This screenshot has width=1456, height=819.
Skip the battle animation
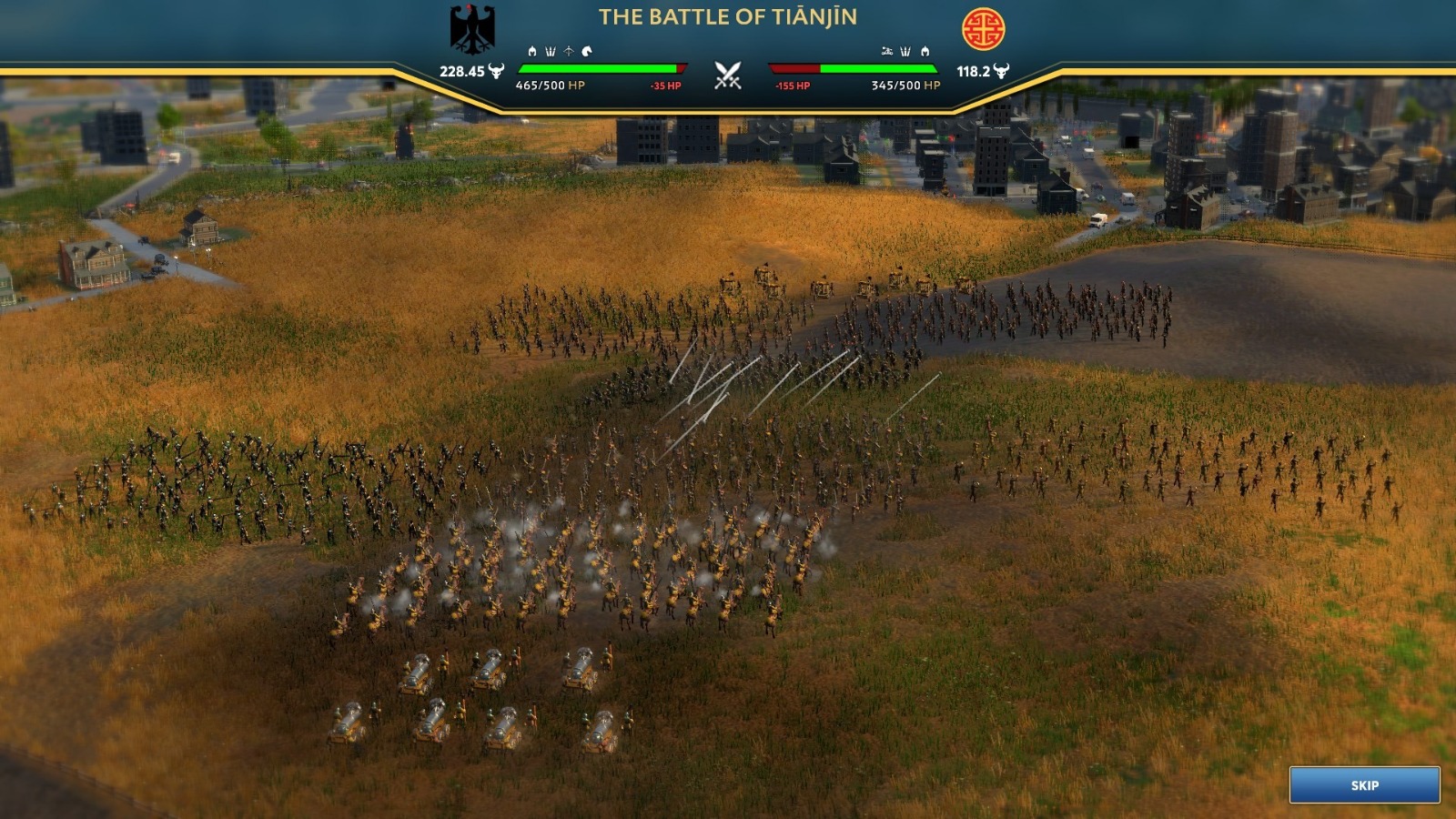click(1364, 784)
